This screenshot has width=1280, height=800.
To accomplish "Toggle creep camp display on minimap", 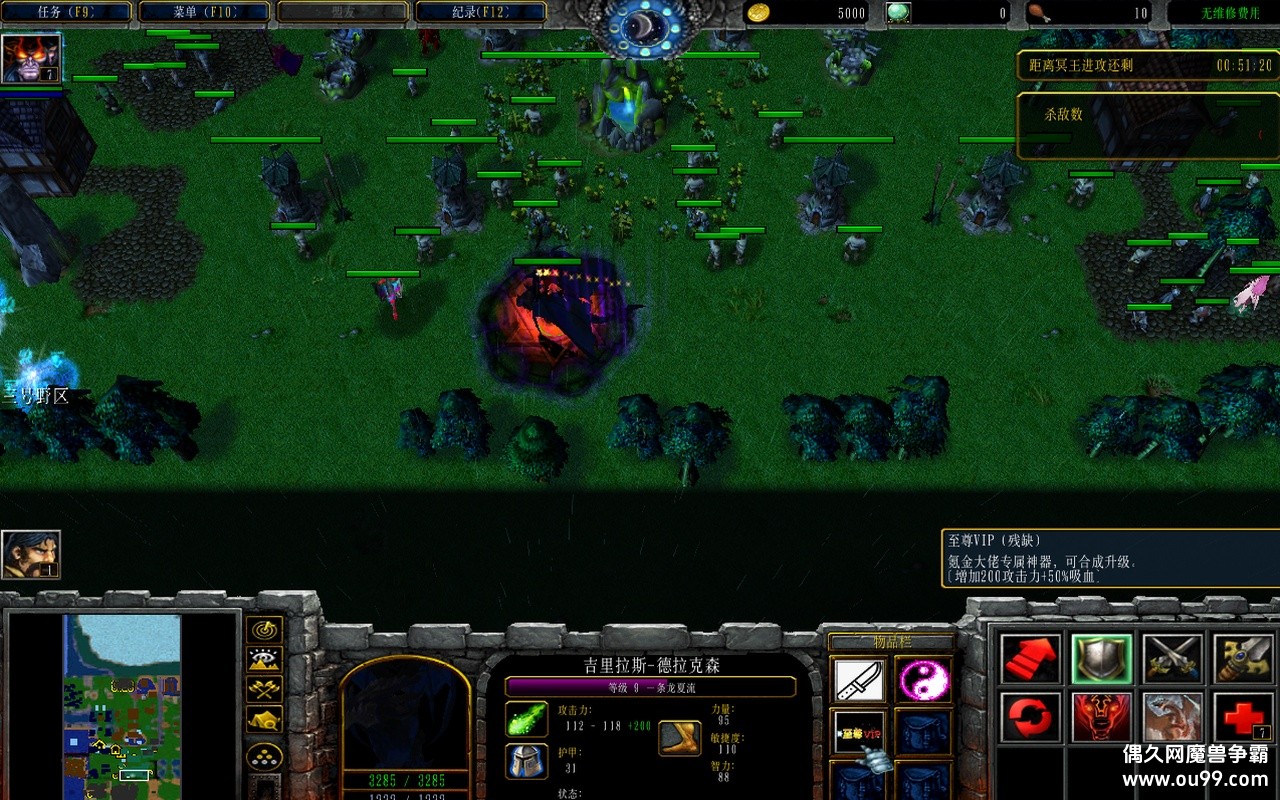I will point(264,719).
